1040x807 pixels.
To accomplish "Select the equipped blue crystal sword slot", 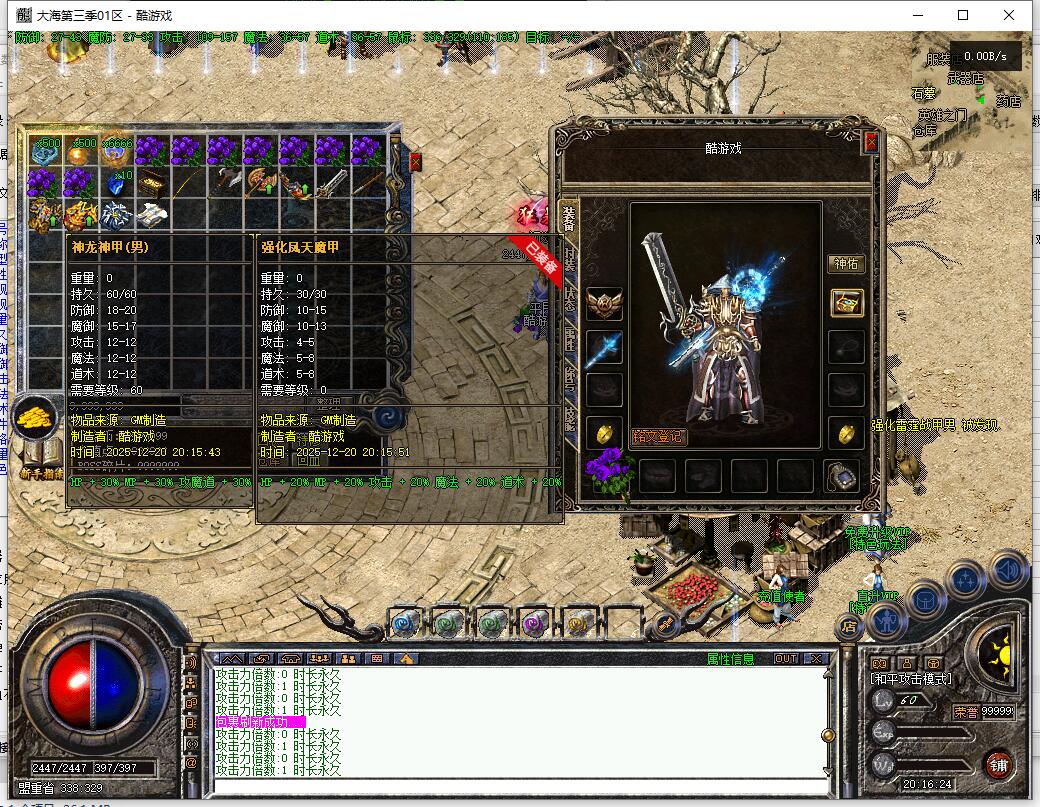I will (x=604, y=347).
